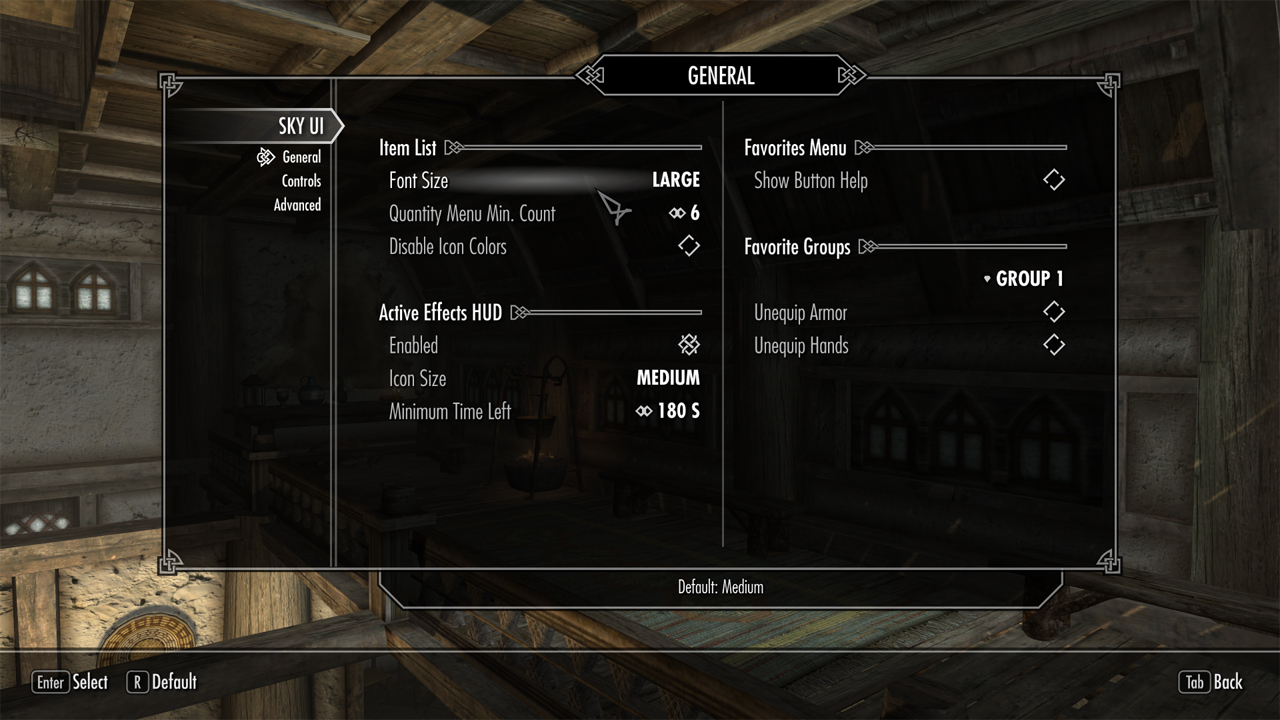This screenshot has height=720, width=1280.
Task: Adjust the Minimum Time Left setting
Action: click(544, 411)
